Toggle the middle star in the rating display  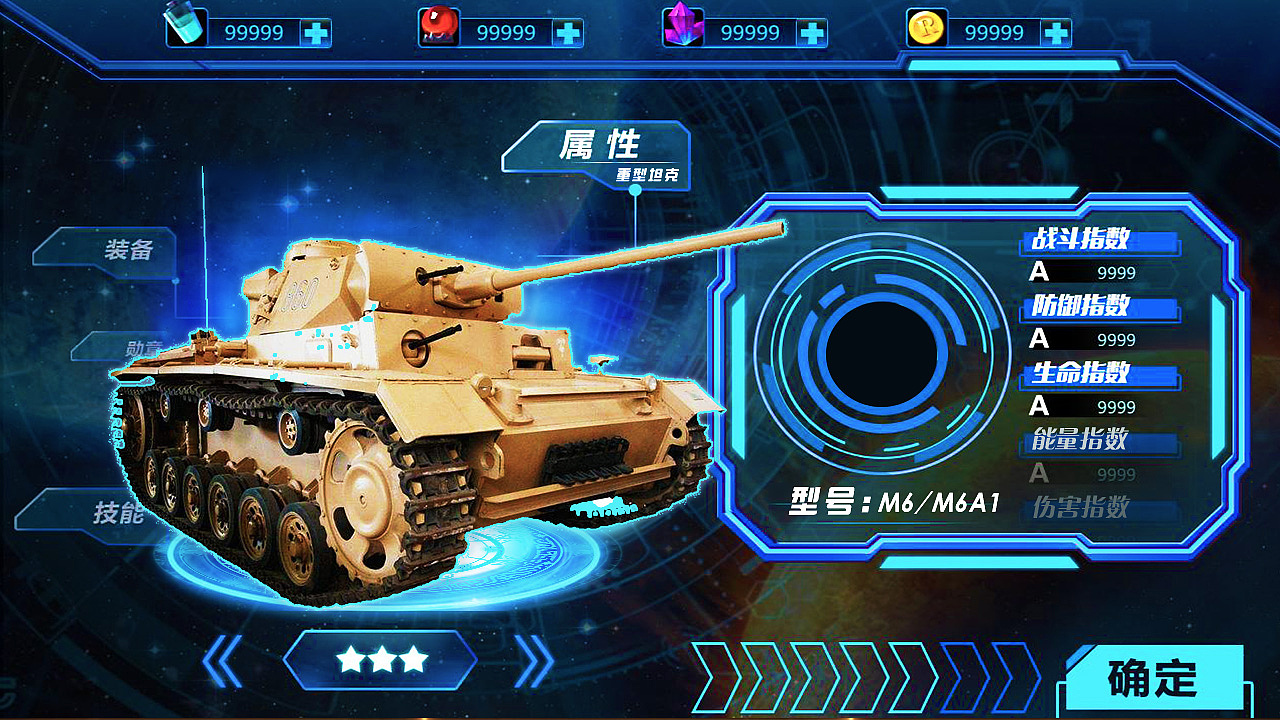click(x=384, y=660)
